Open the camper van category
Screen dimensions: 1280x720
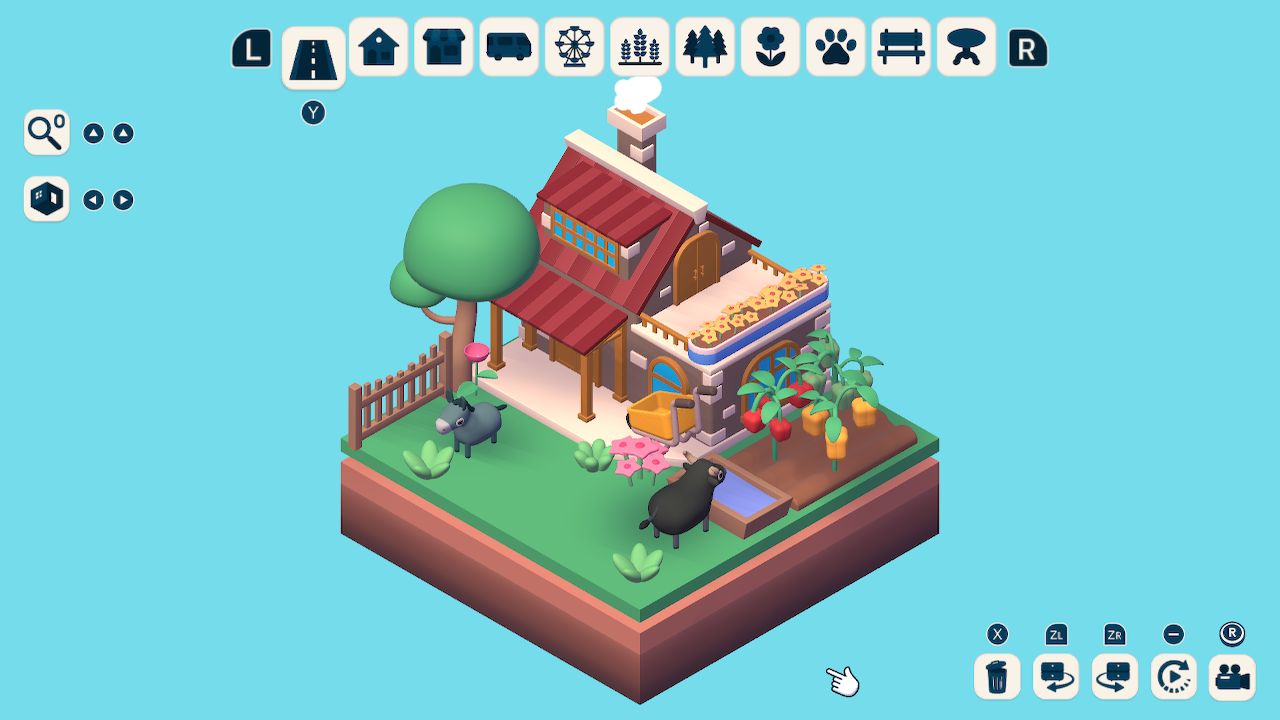click(508, 46)
